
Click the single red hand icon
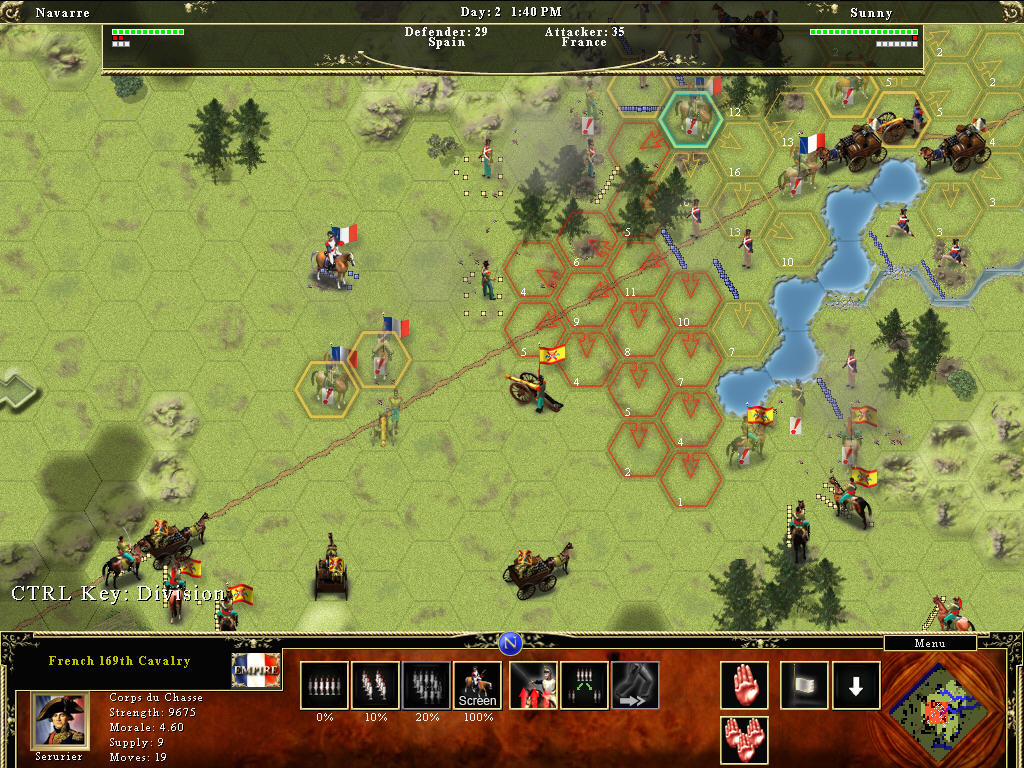tap(744, 686)
